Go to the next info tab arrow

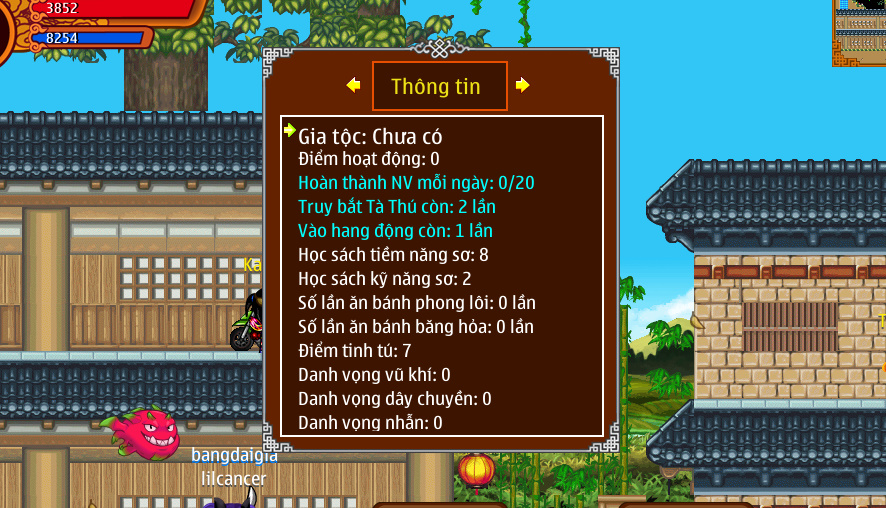[x=522, y=85]
